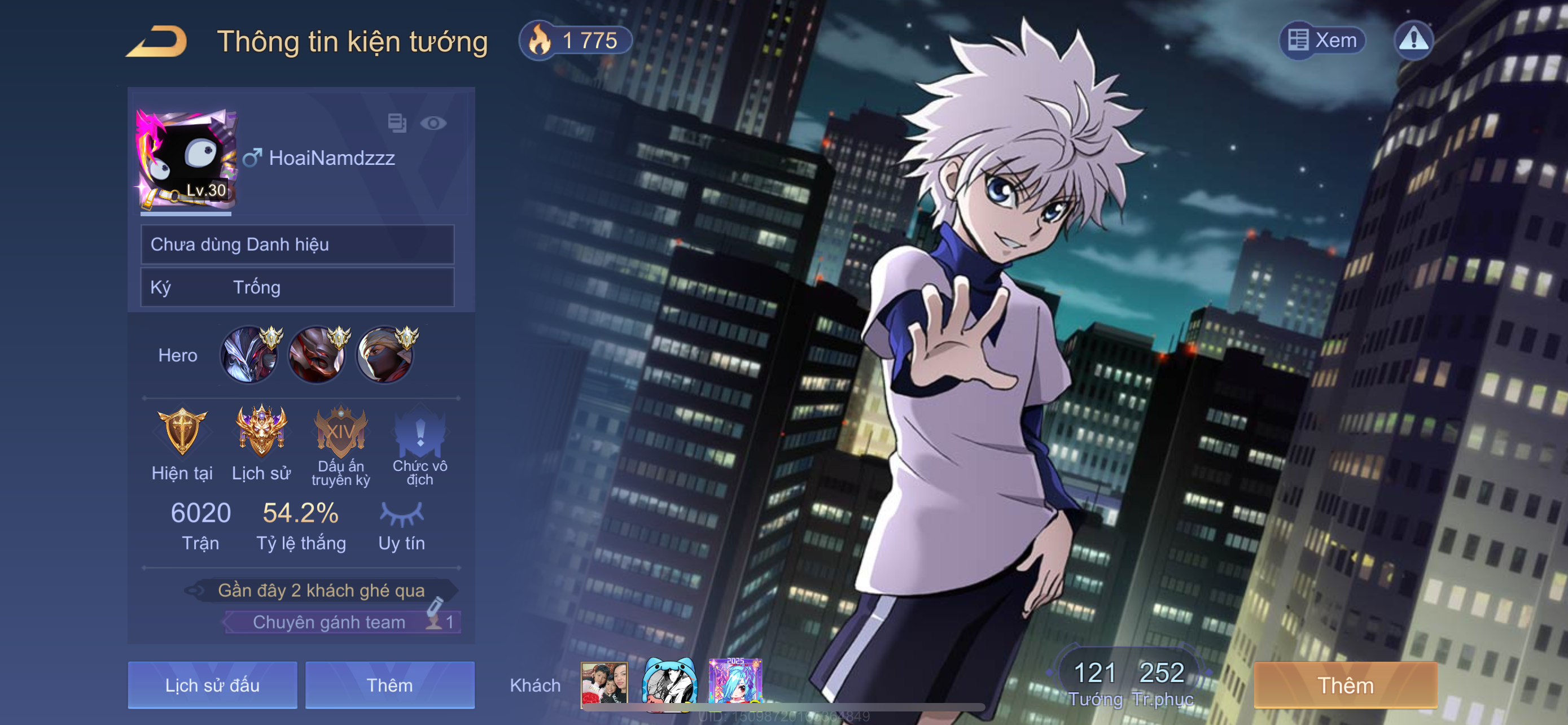The image size is (1568, 725).
Task: View the Hiện tại rank badge
Action: [x=181, y=432]
